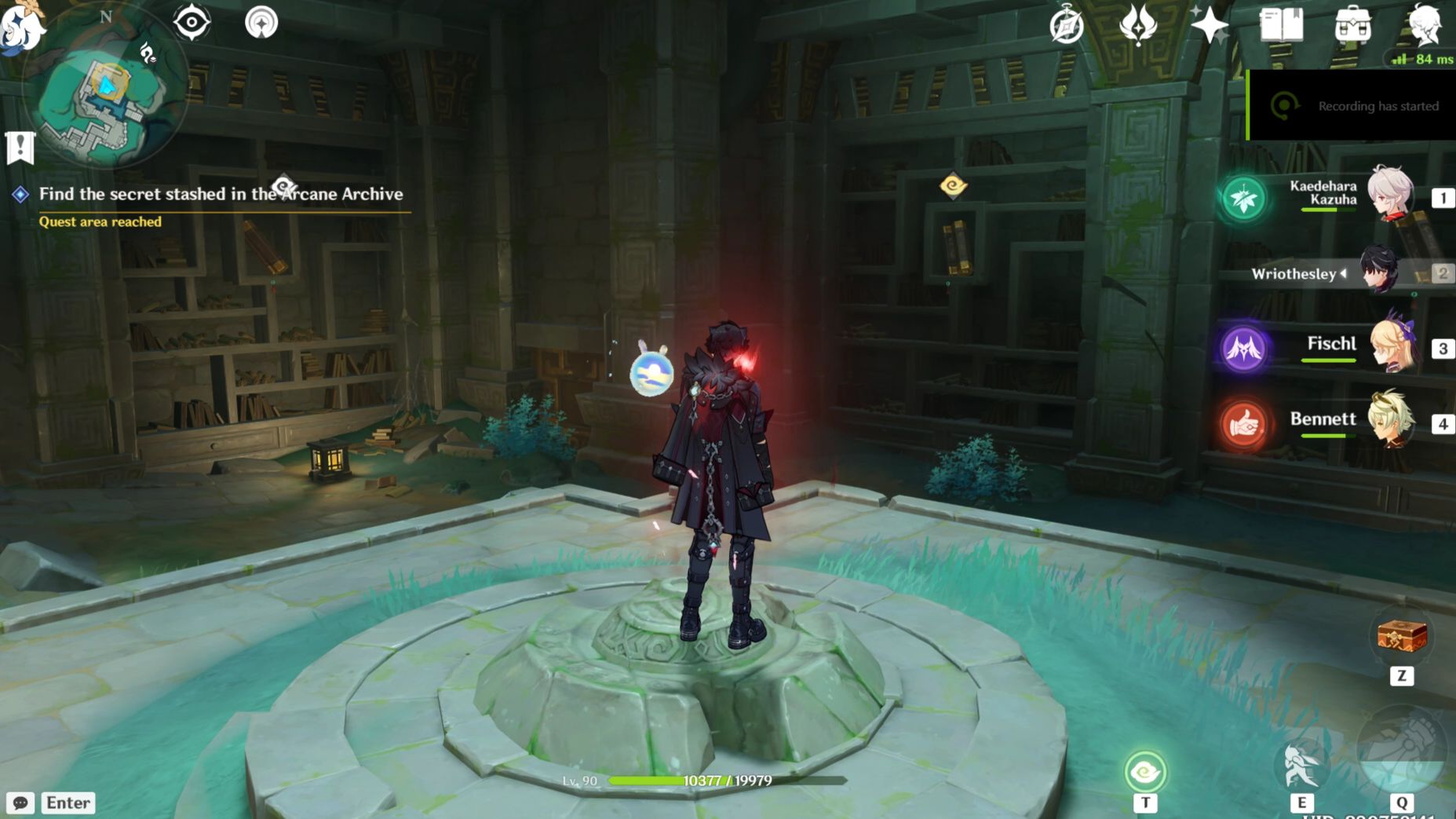
Task: Open chat with the speech bubble icon
Action: tap(21, 803)
